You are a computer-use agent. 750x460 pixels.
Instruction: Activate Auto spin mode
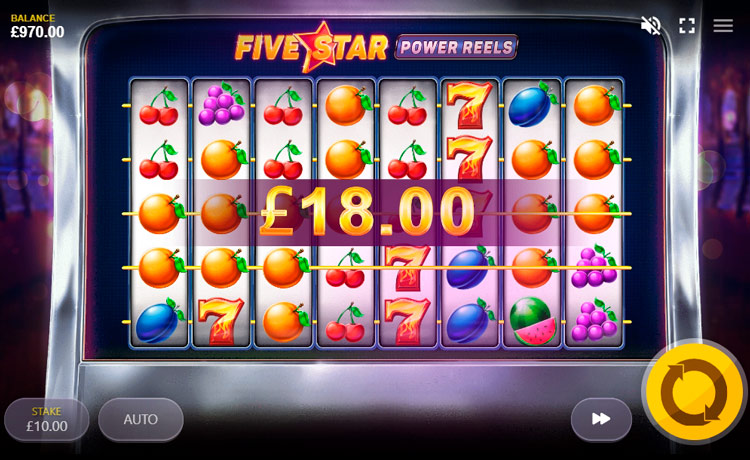click(141, 420)
